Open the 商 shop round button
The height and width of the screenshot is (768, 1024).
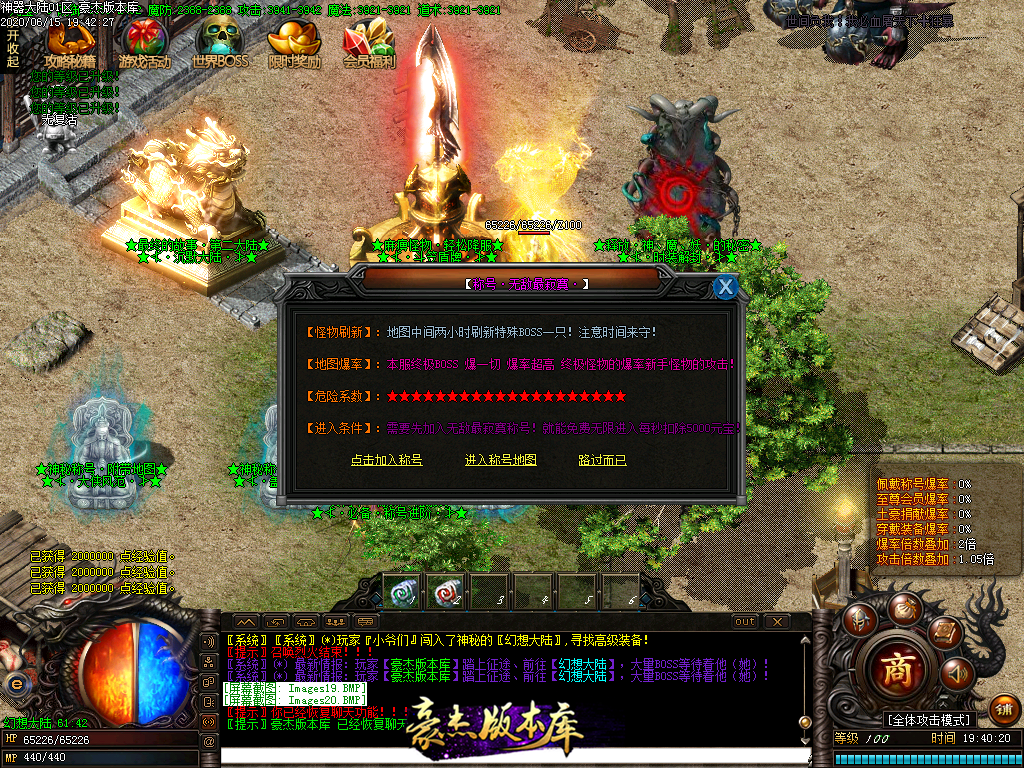tap(896, 668)
